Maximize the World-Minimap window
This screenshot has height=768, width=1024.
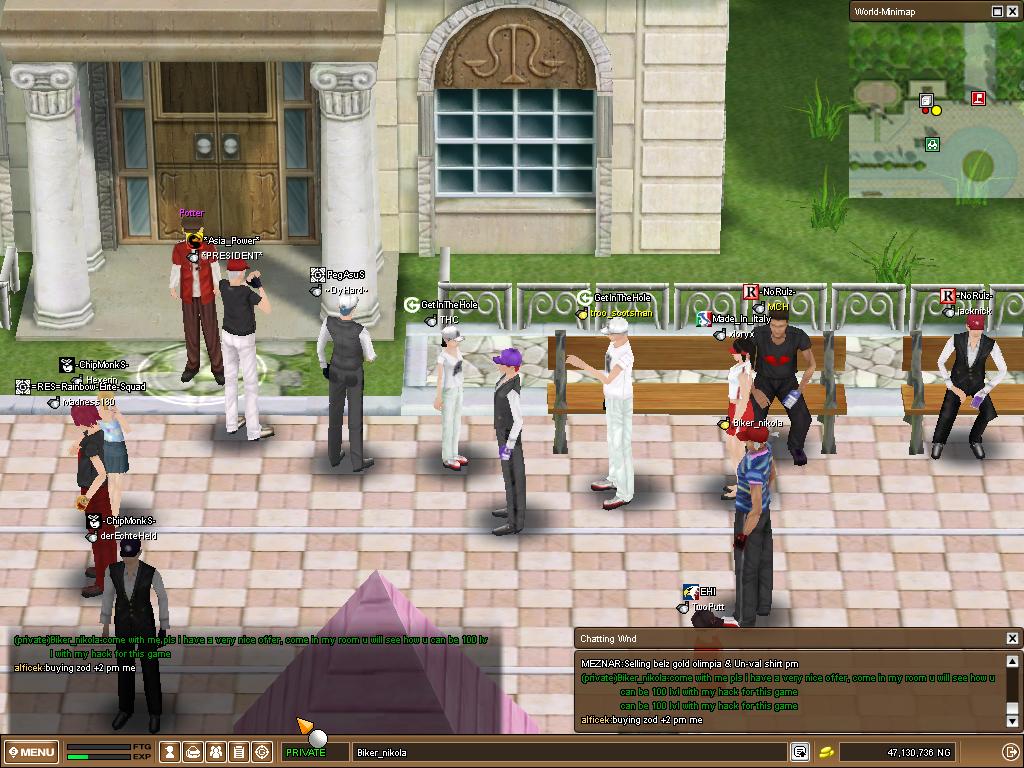997,11
